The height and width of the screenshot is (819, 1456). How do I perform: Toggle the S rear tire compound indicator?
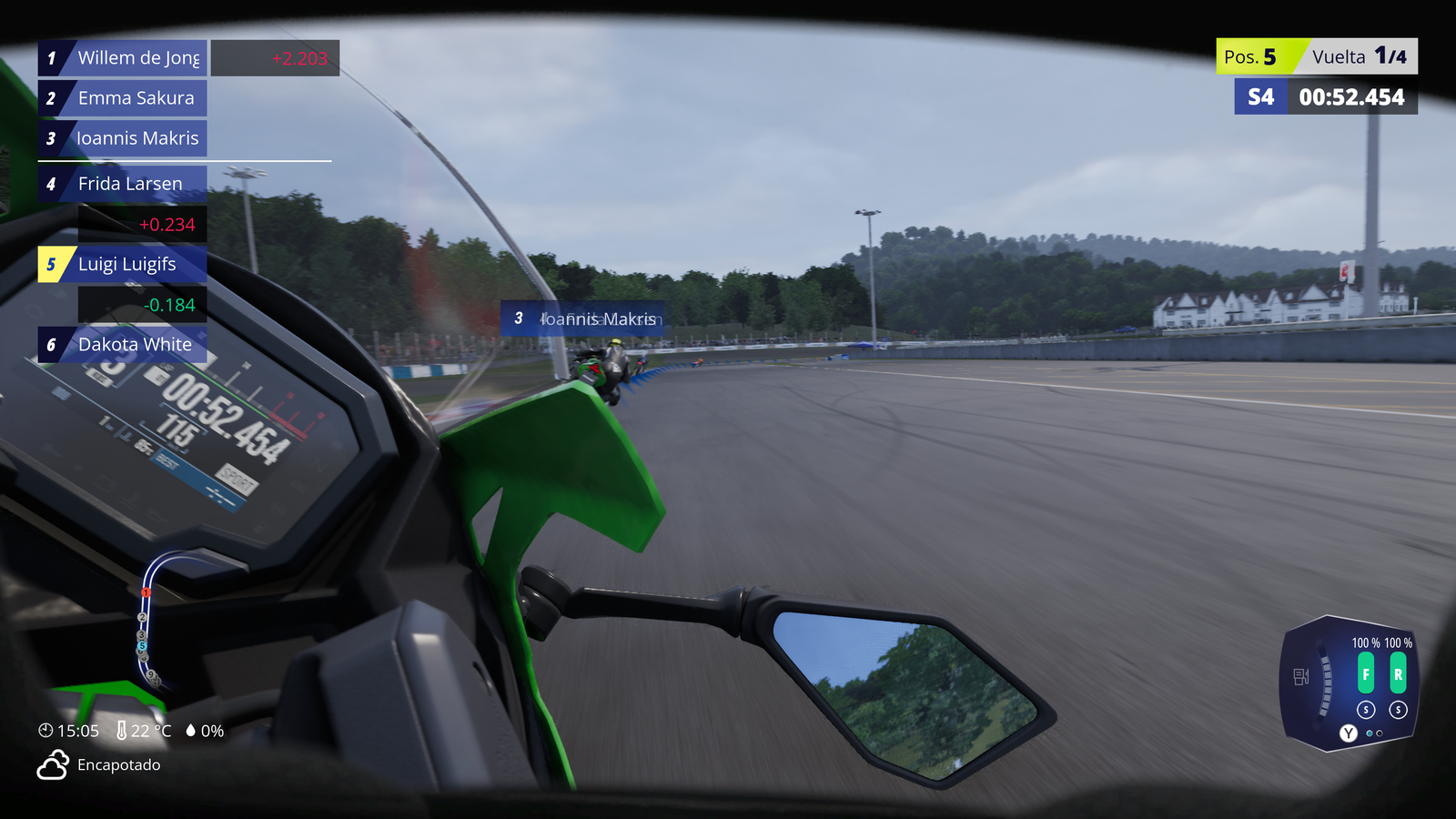[x=1398, y=709]
